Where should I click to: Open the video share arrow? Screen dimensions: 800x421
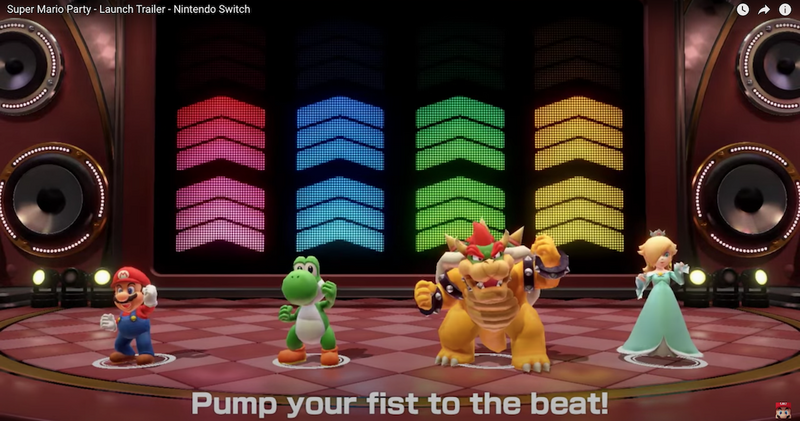764,10
